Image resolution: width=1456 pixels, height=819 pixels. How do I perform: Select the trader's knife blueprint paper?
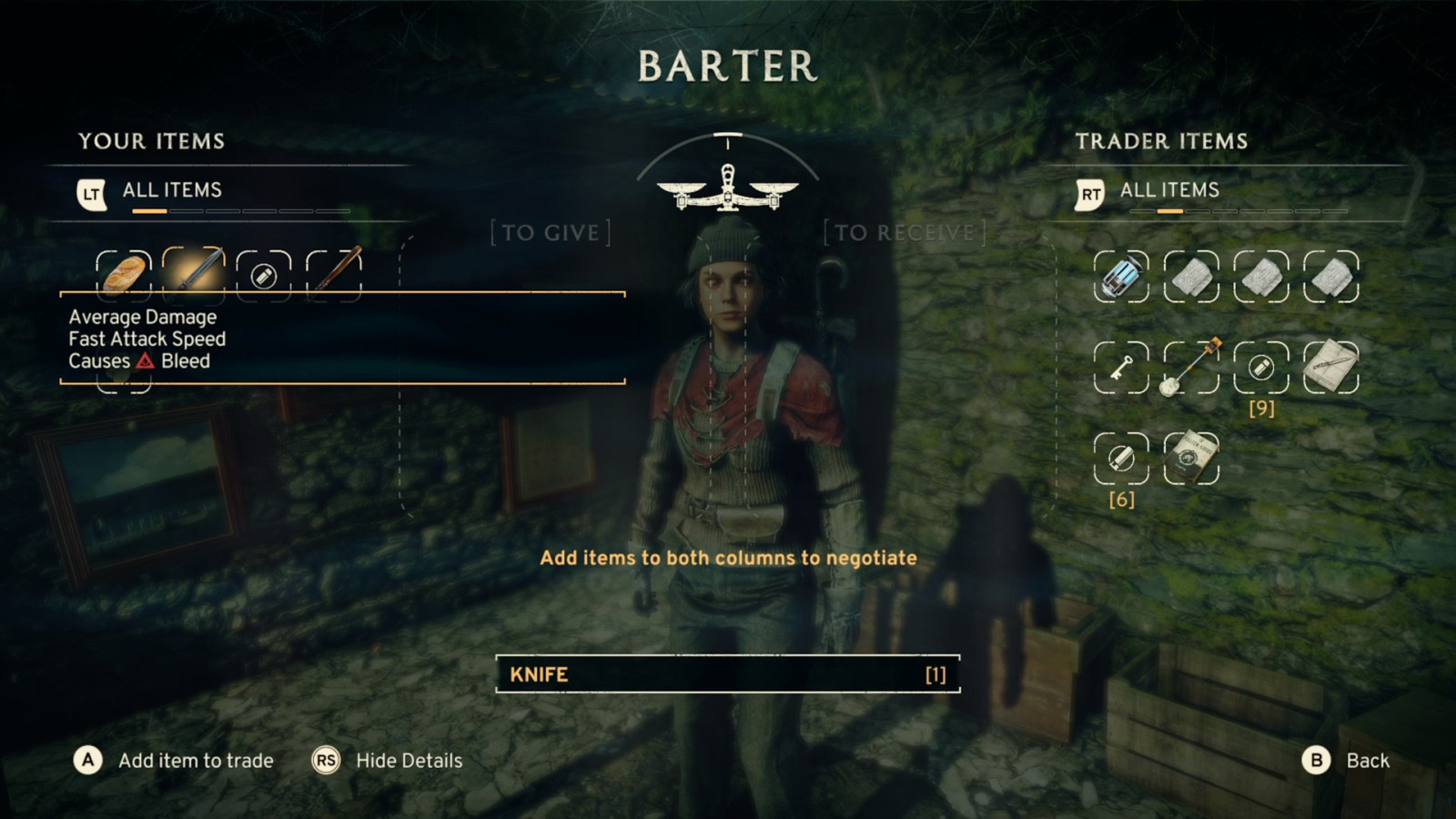1331,367
